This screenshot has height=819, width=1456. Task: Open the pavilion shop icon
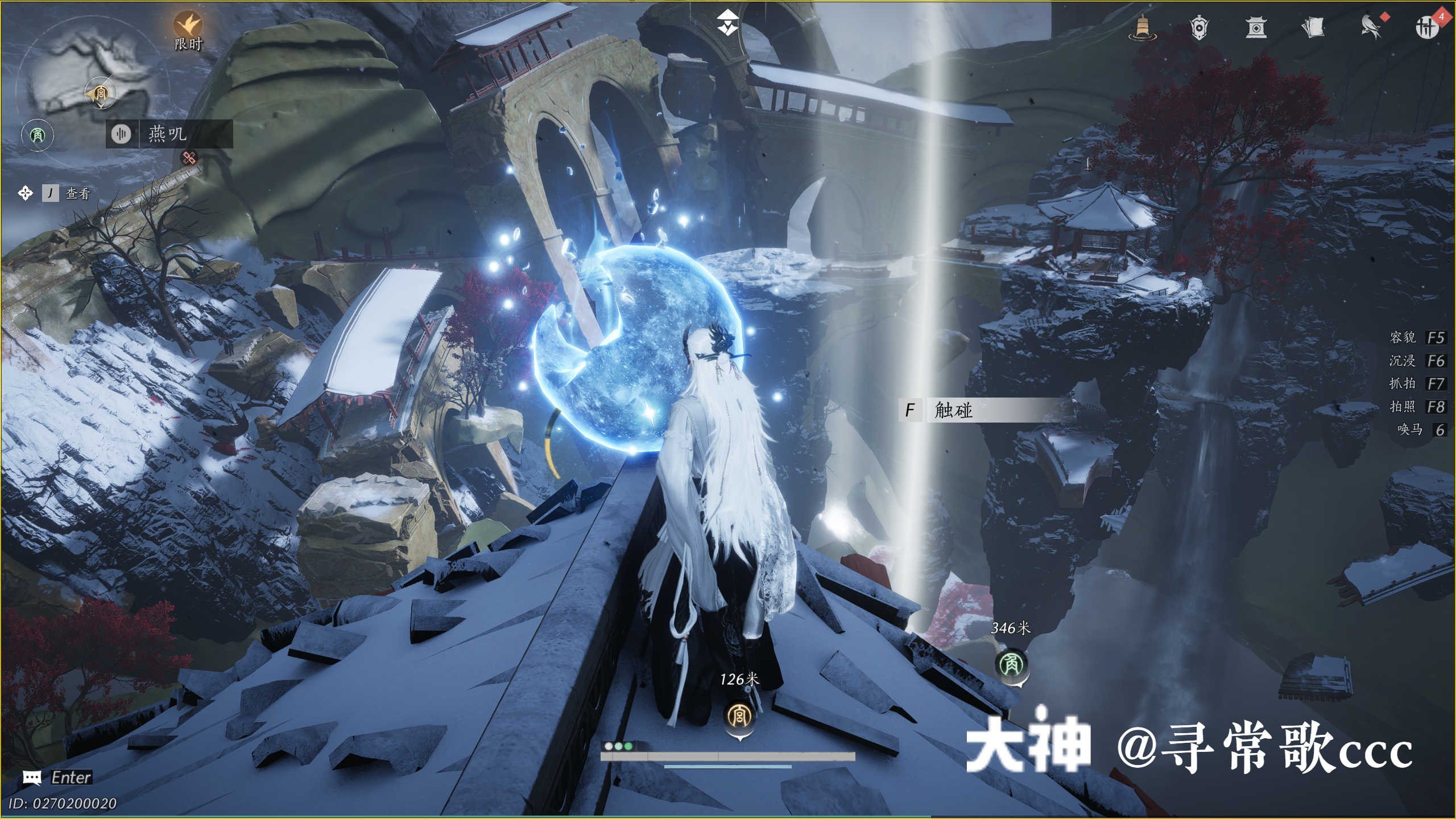coord(1256,27)
